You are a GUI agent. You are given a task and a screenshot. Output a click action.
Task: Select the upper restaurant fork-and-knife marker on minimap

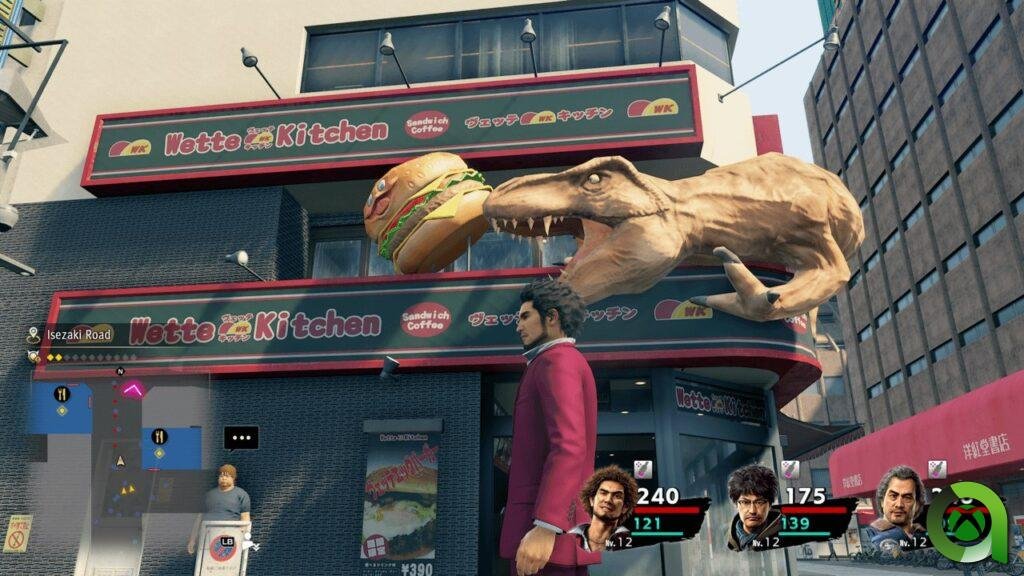click(62, 393)
